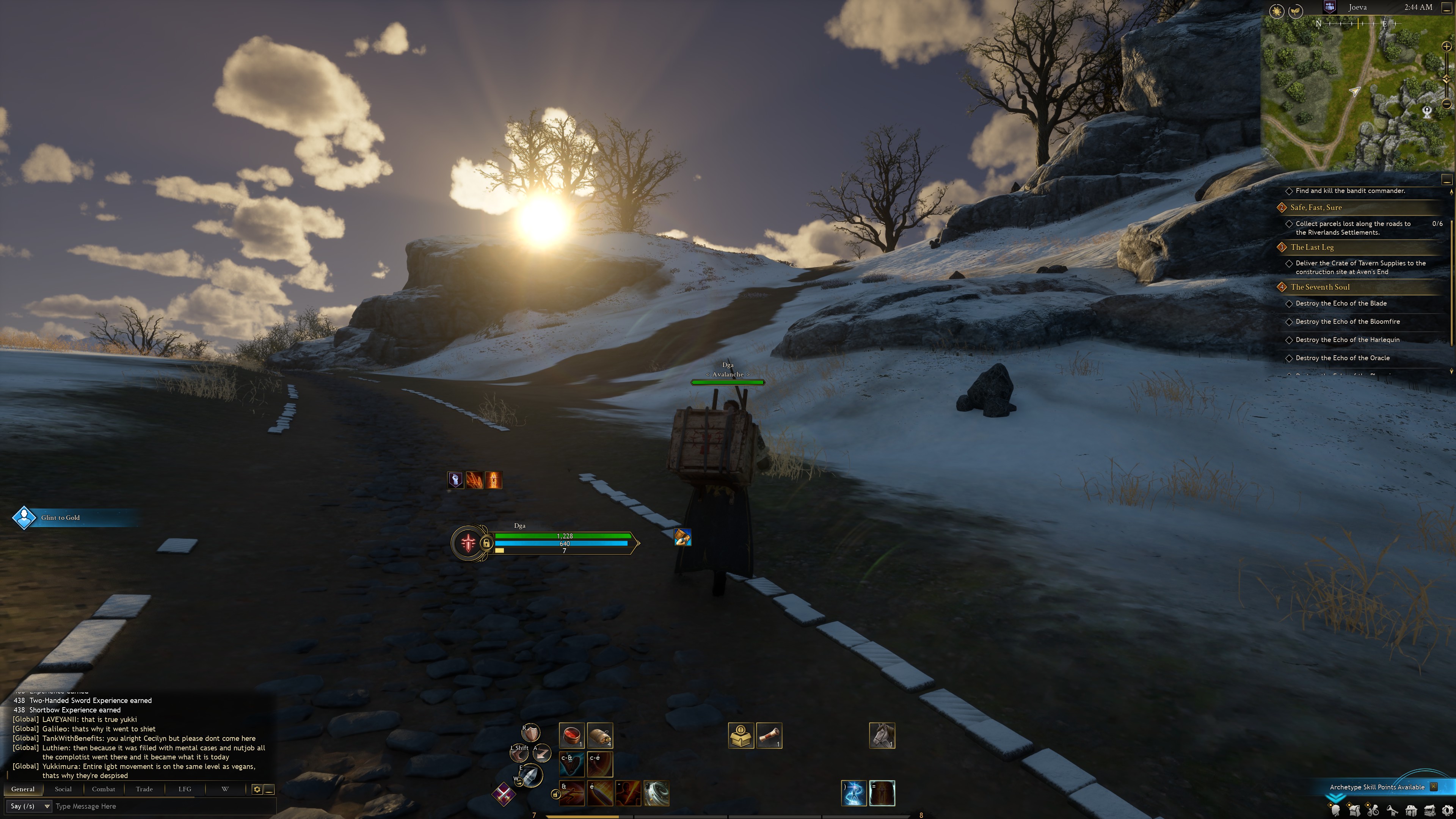Open the Trade chat tab
This screenshot has height=819, width=1456.
pos(144,789)
